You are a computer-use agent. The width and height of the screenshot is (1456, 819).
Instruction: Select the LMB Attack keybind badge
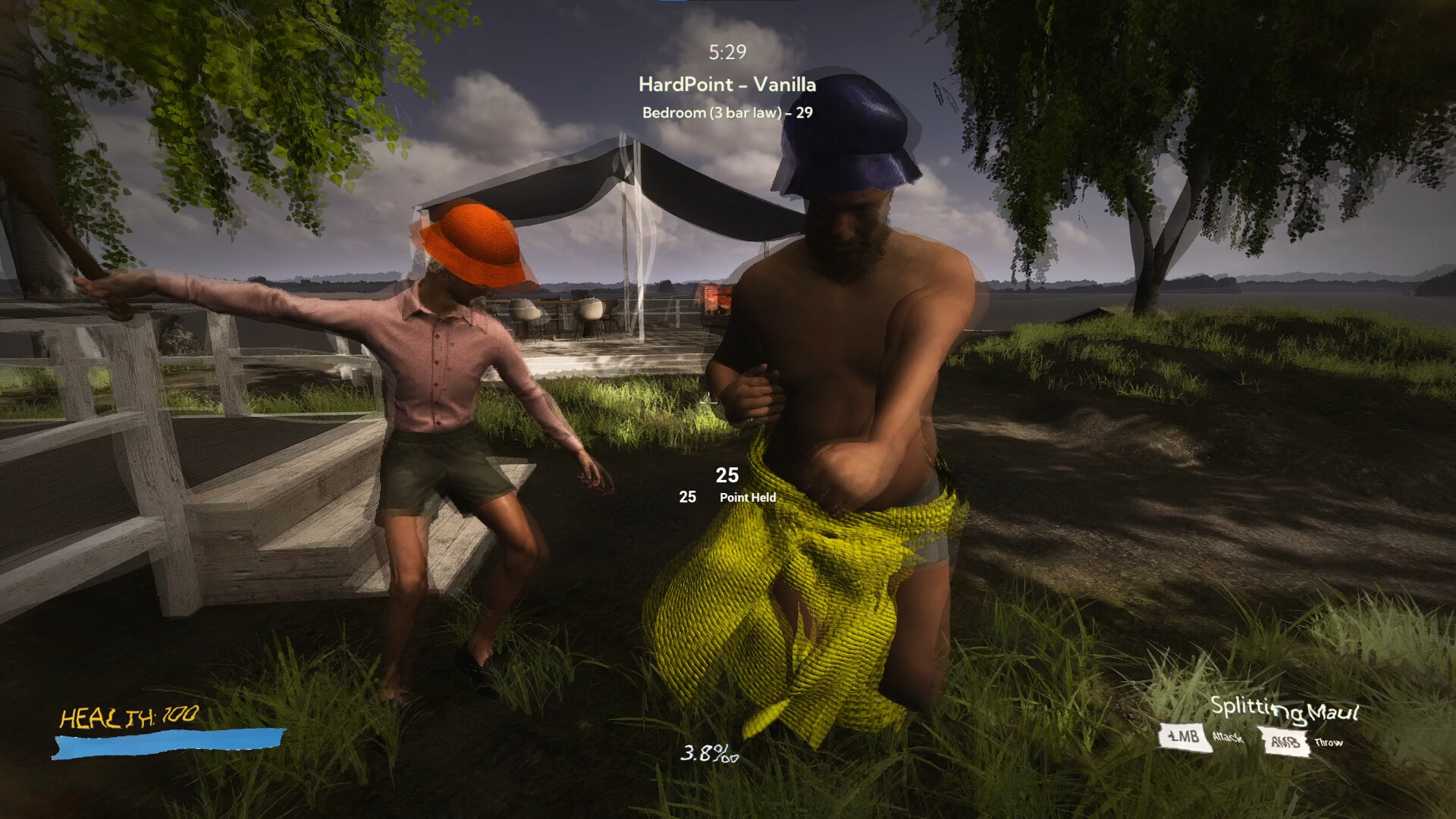[x=1185, y=736]
